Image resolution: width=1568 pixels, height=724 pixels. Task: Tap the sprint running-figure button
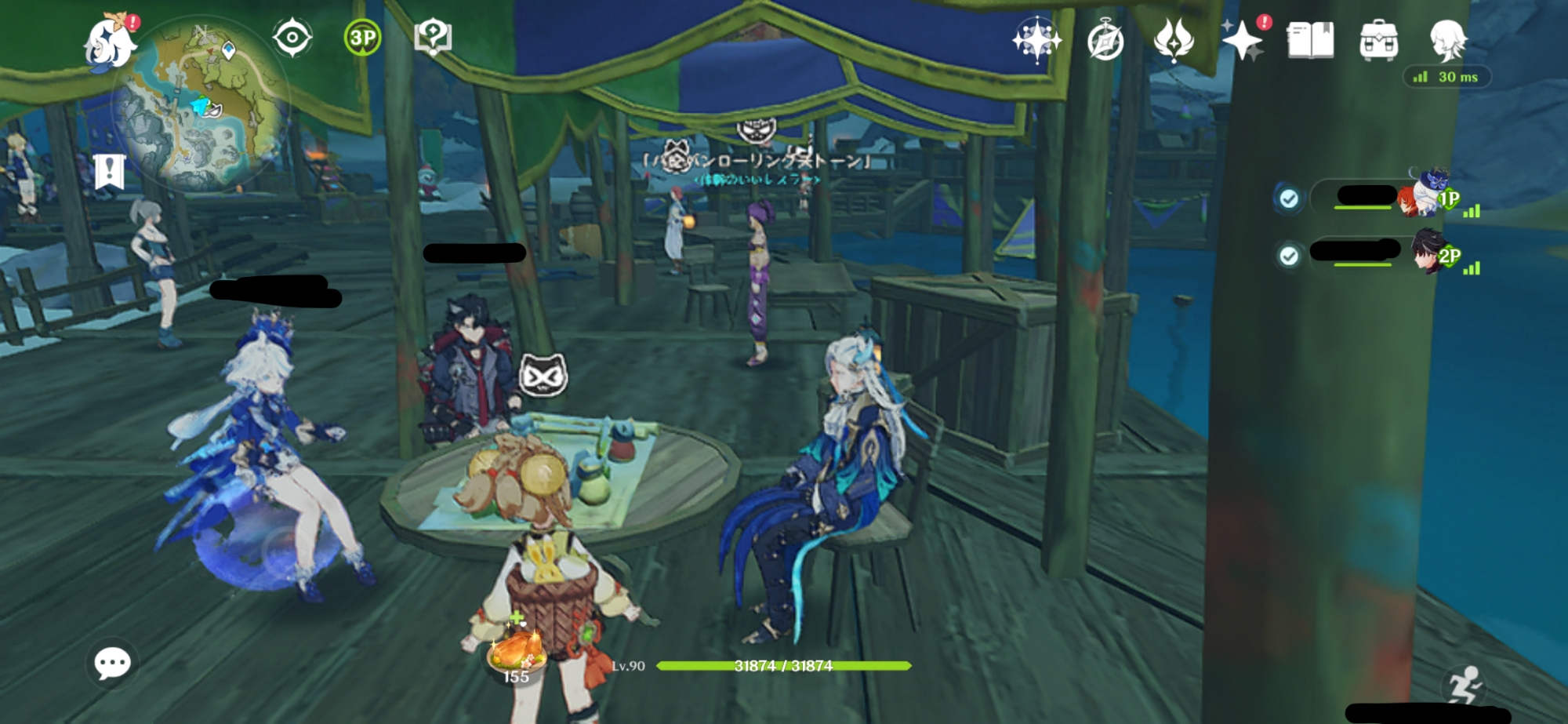pos(1463,686)
